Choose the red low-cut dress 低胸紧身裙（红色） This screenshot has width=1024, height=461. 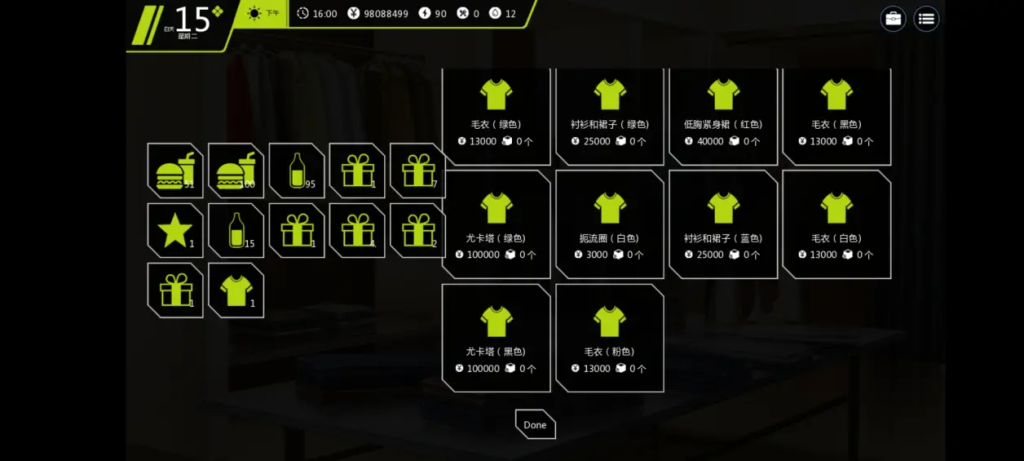point(723,112)
